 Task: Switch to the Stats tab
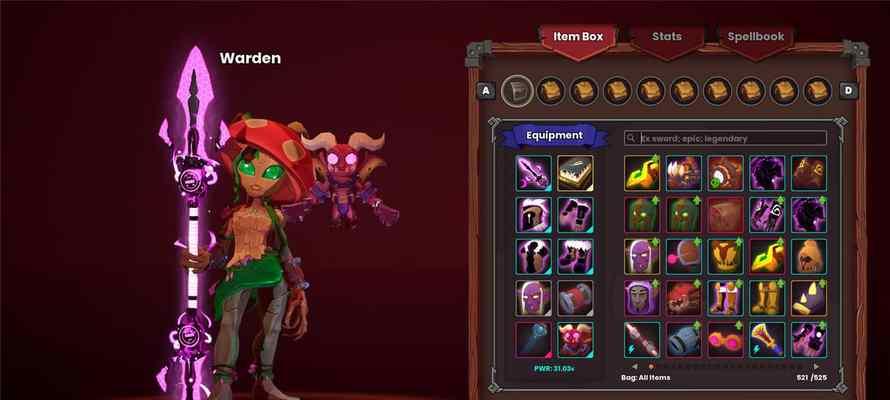pos(667,37)
